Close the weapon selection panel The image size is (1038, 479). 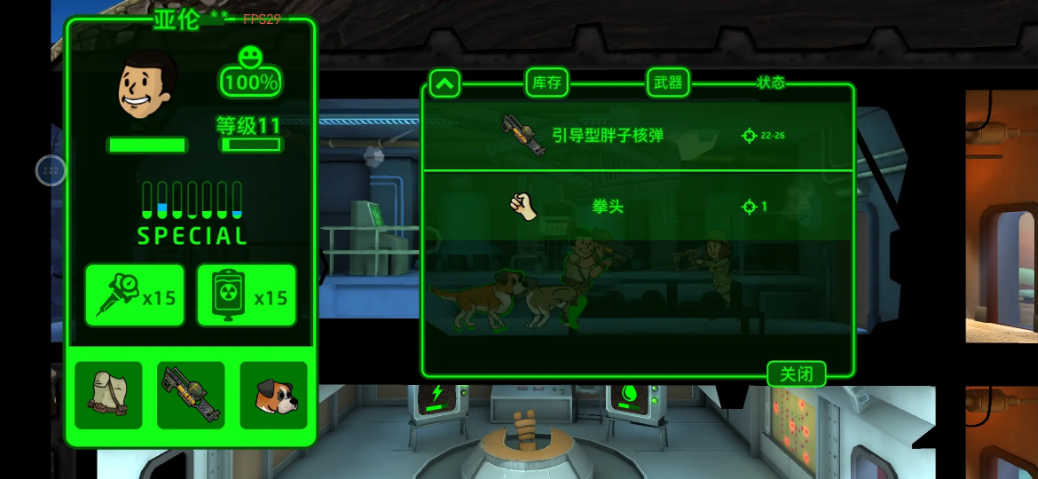click(x=796, y=374)
